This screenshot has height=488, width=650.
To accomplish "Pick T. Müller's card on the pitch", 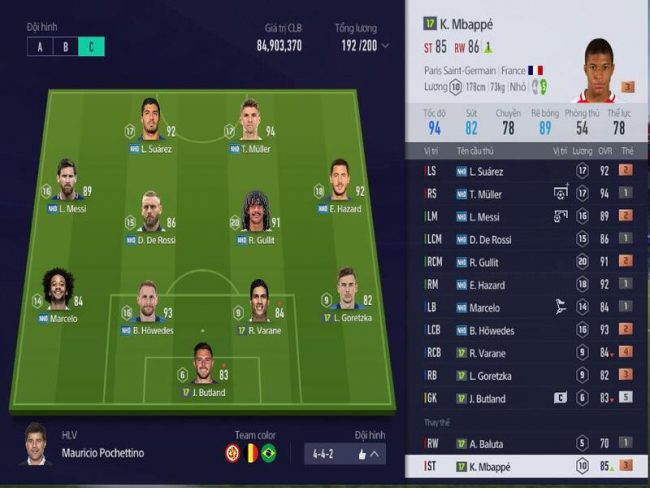I will pyautogui.click(x=250, y=124).
